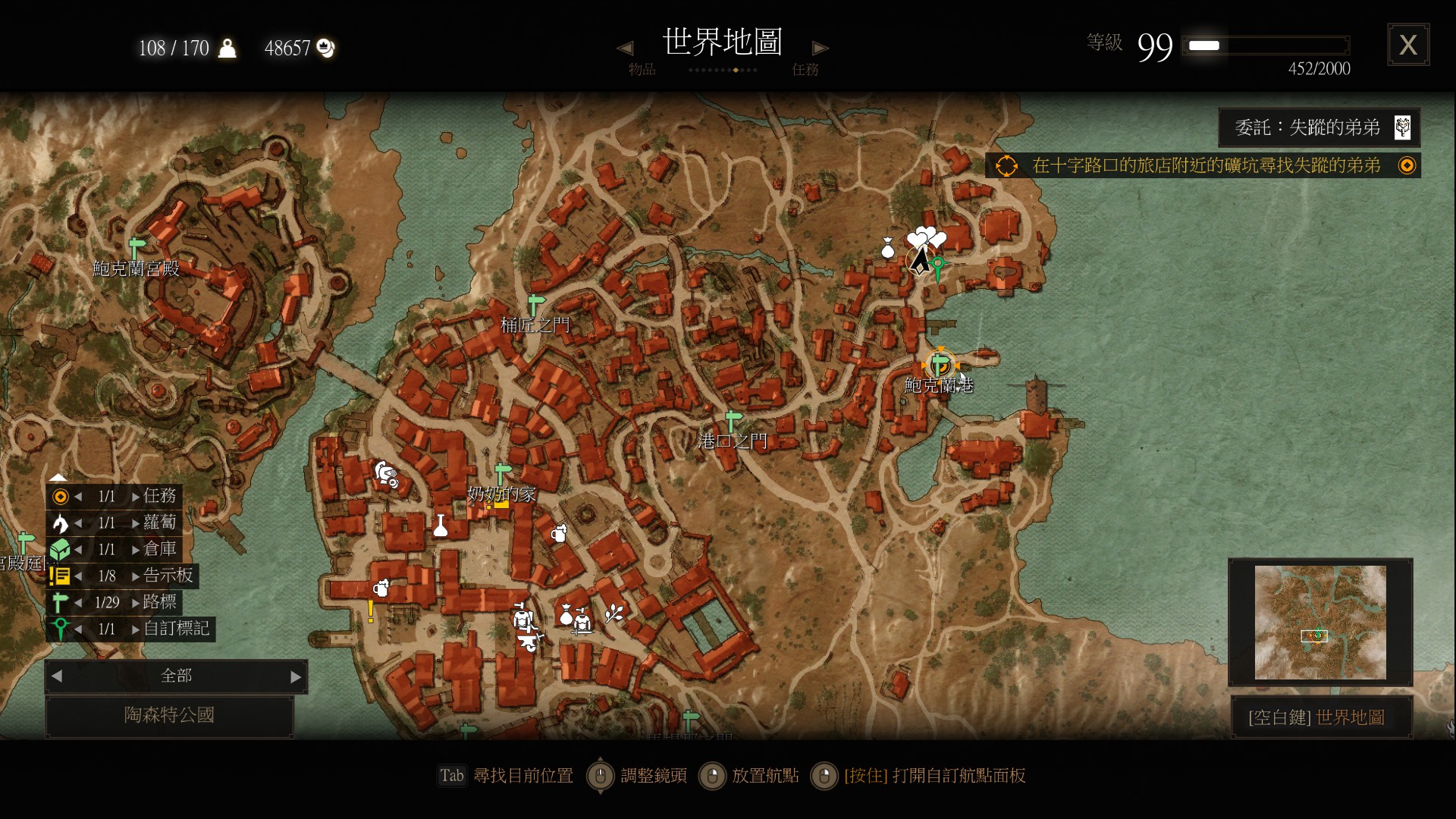Select the Roach horse icon in the legend

pos(60,523)
